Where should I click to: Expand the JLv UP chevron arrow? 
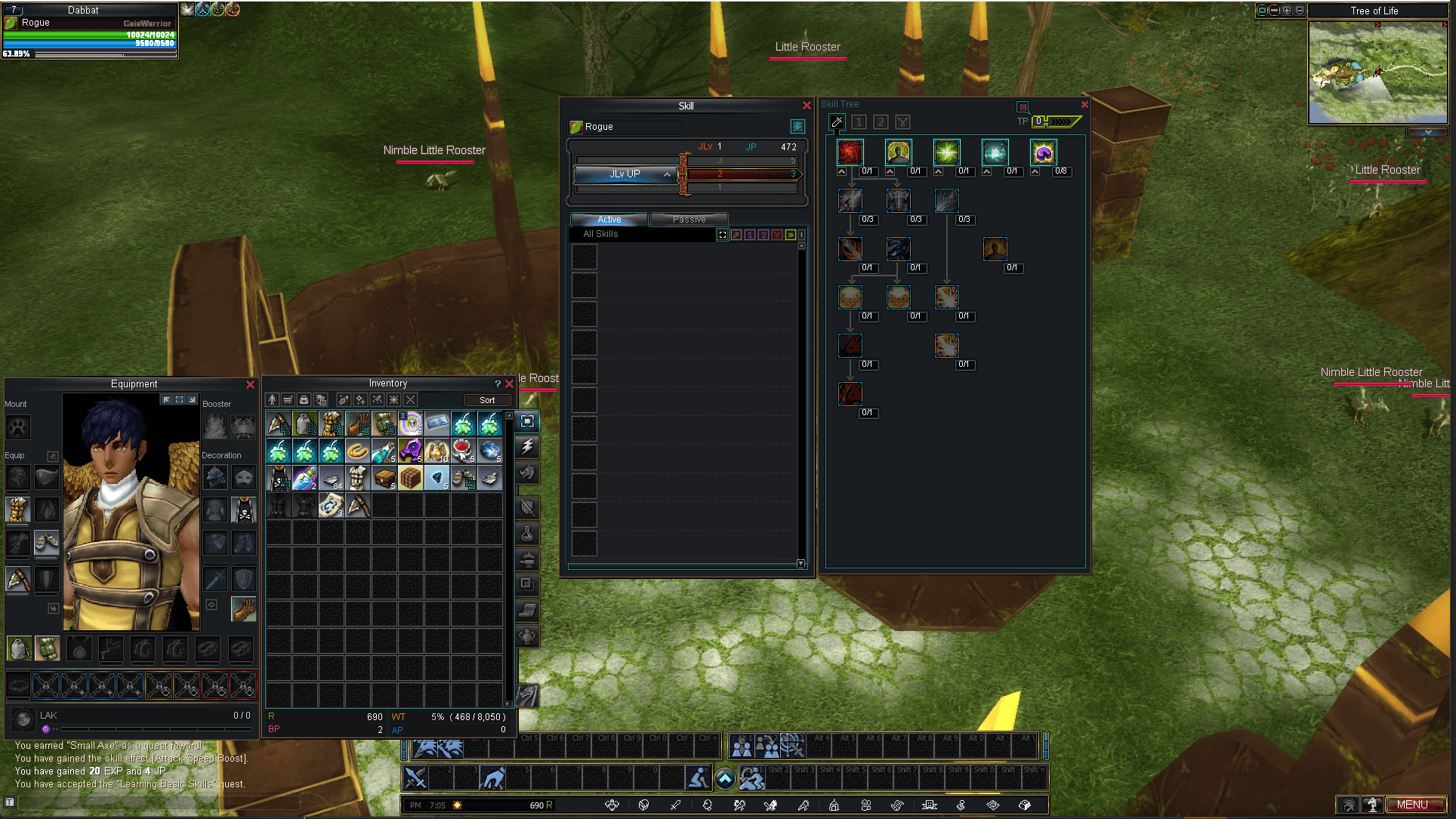click(667, 174)
